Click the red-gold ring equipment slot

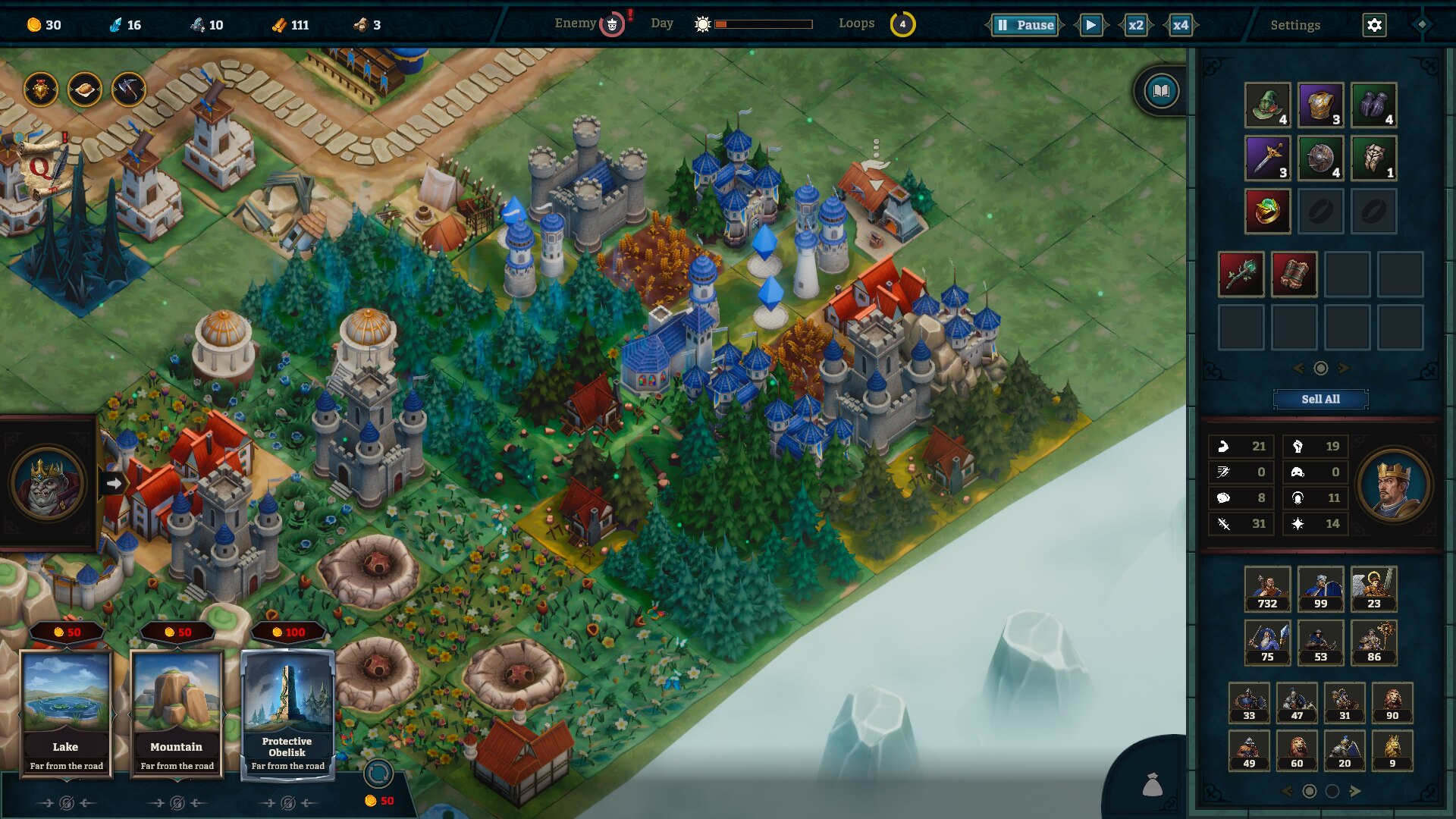click(1267, 211)
